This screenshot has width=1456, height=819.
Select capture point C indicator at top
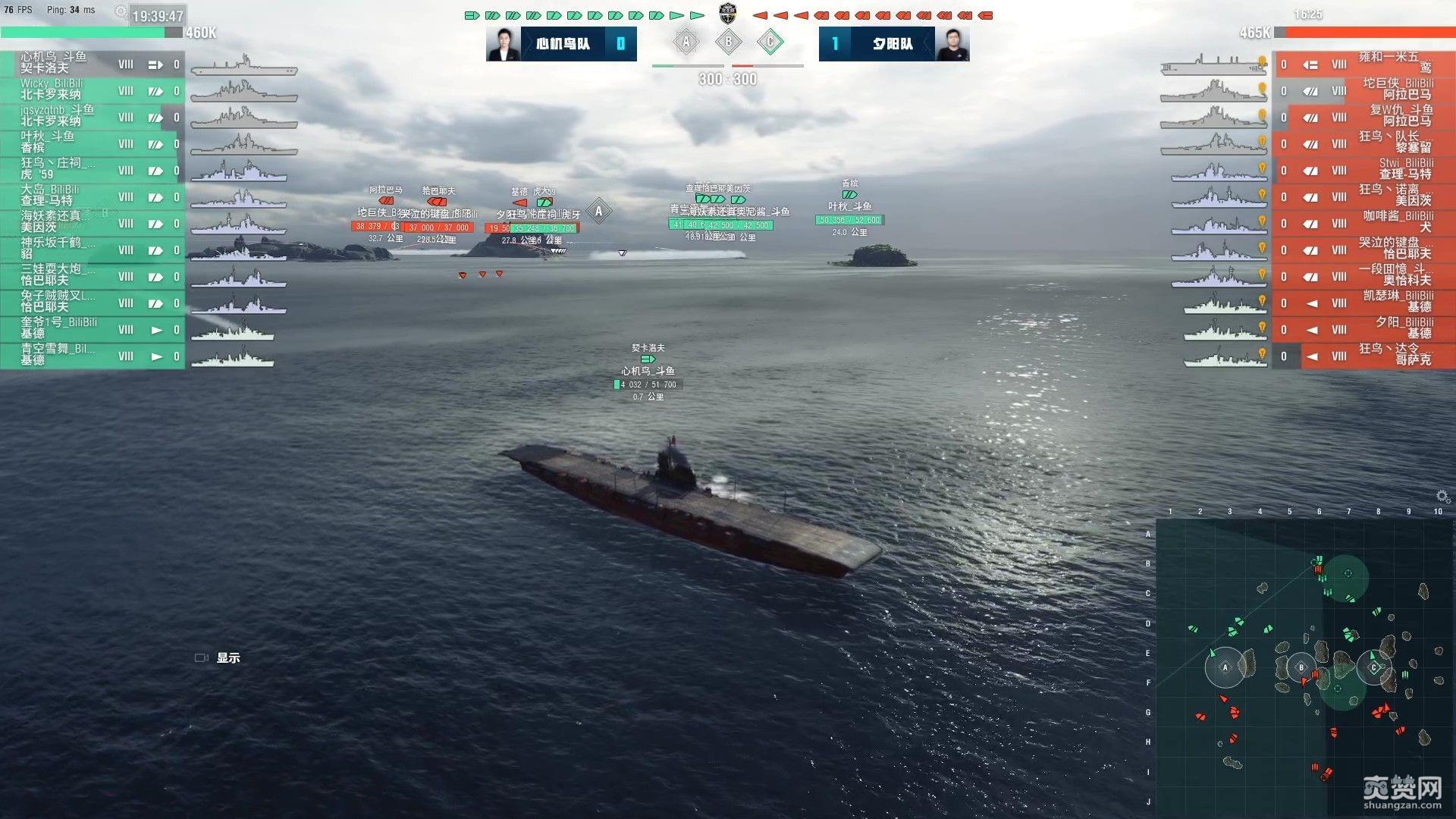770,42
